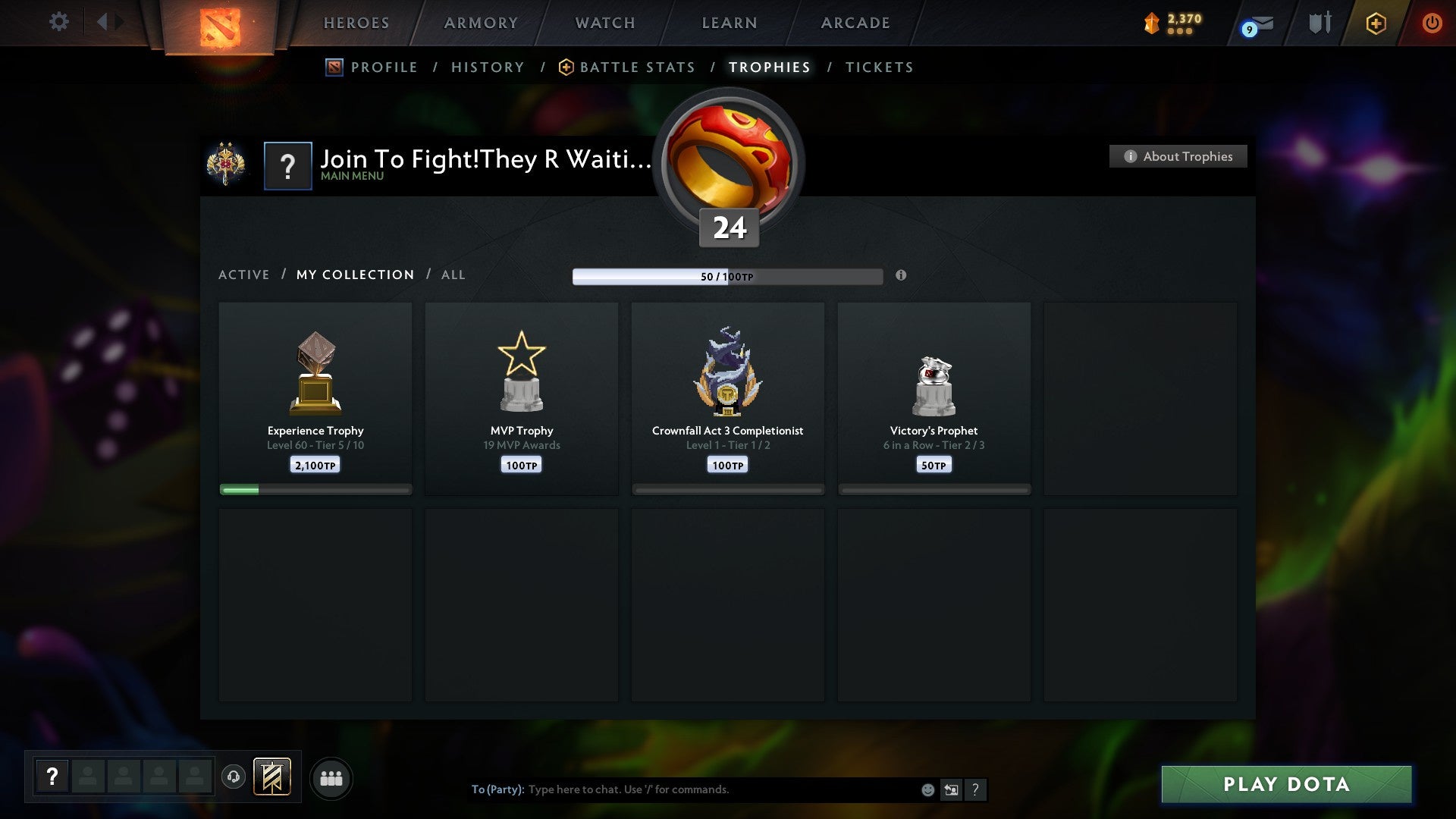Click the armory shield and sword icon
Screen dimensions: 1456x819
coord(1319,24)
